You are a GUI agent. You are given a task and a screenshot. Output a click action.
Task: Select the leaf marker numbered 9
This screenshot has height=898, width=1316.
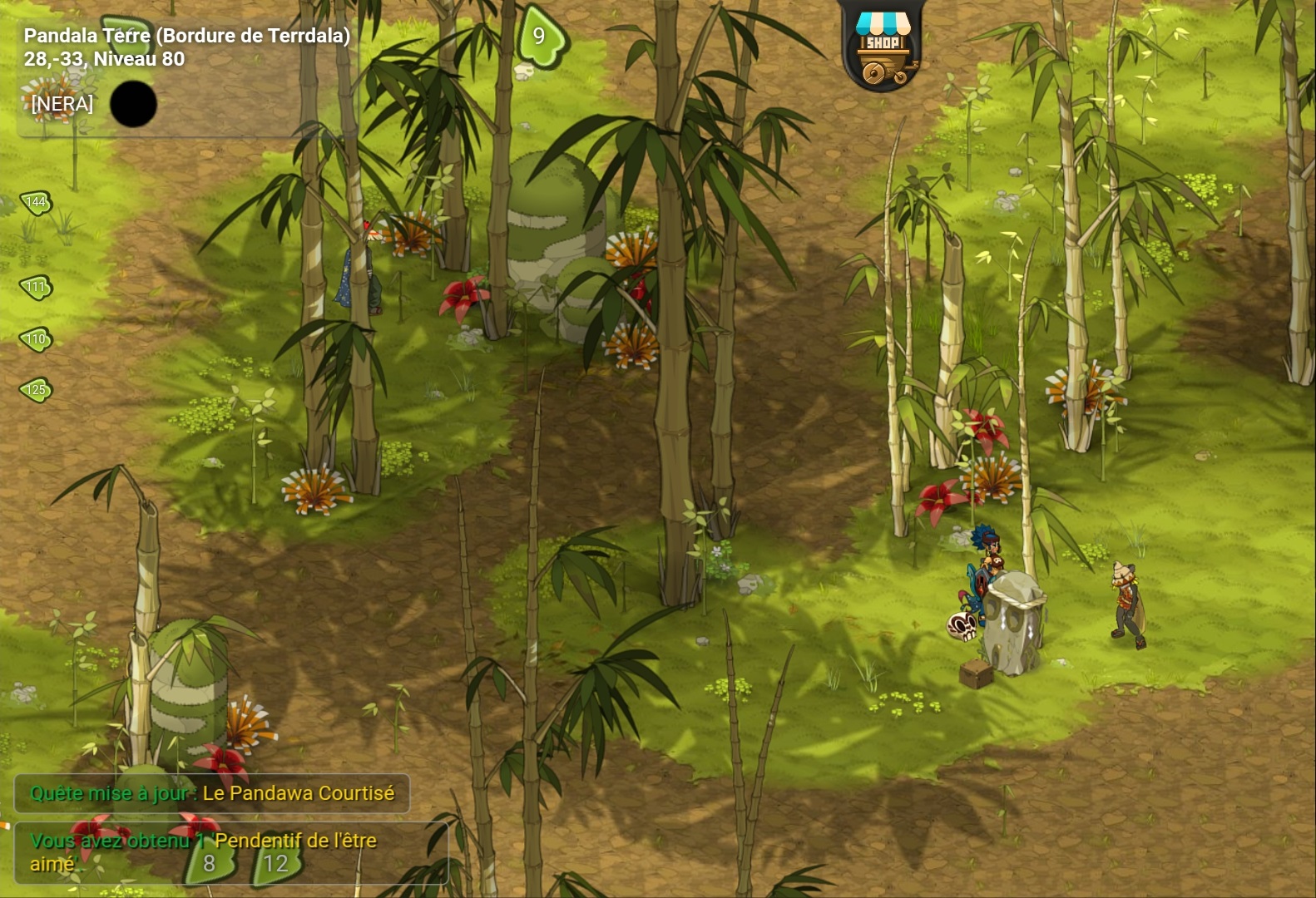click(x=540, y=36)
